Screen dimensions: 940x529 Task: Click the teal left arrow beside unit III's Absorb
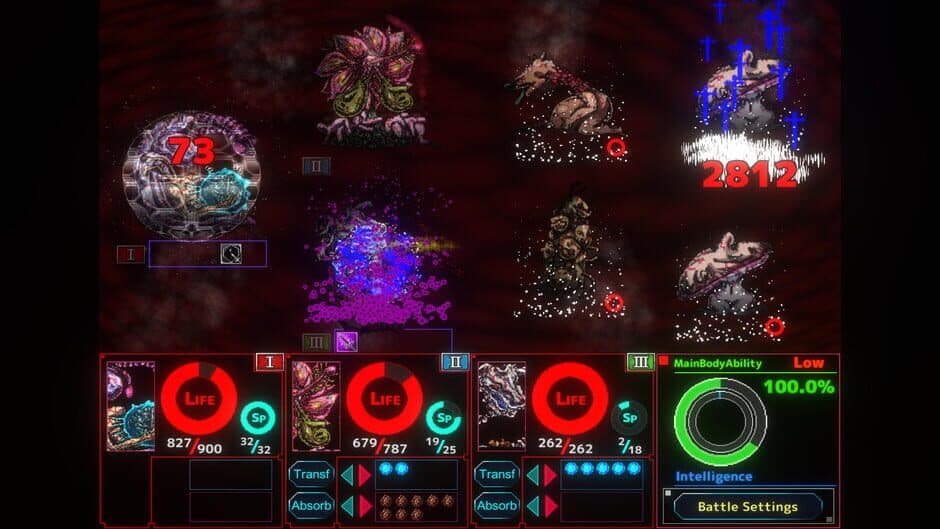click(533, 505)
